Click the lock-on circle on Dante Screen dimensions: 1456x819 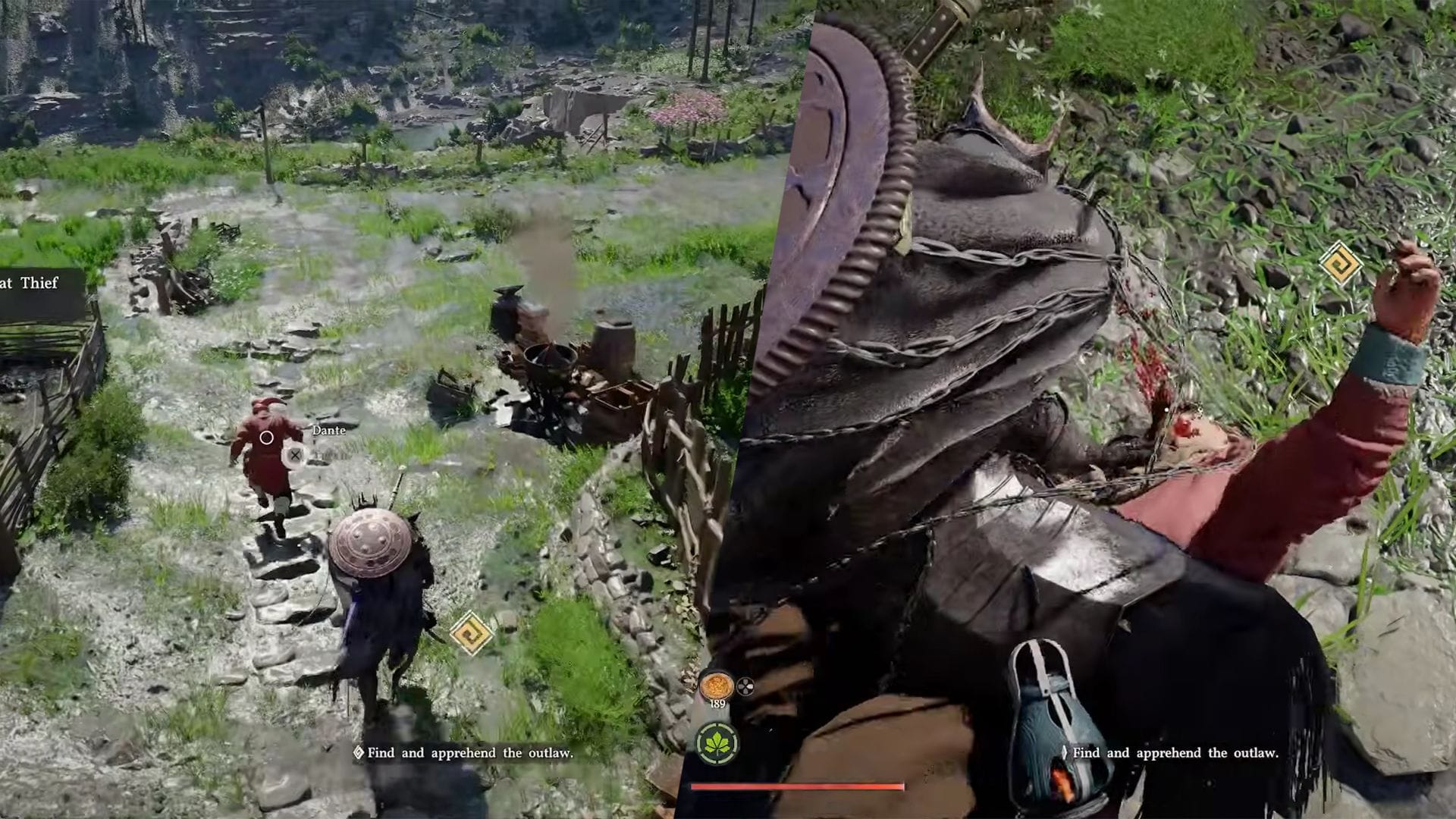tap(266, 438)
